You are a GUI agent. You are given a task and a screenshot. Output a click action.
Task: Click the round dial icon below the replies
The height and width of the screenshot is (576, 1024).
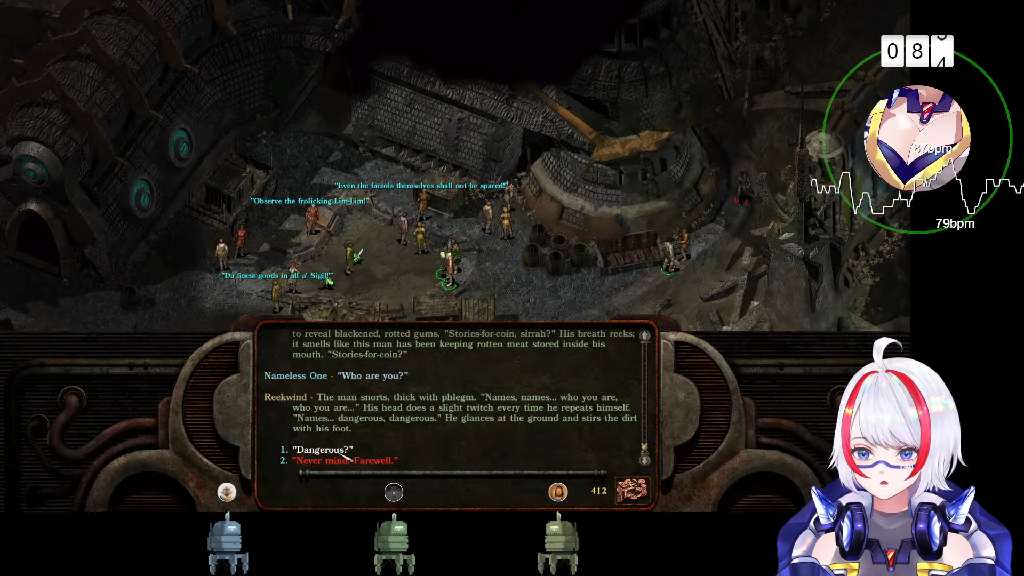[394, 491]
